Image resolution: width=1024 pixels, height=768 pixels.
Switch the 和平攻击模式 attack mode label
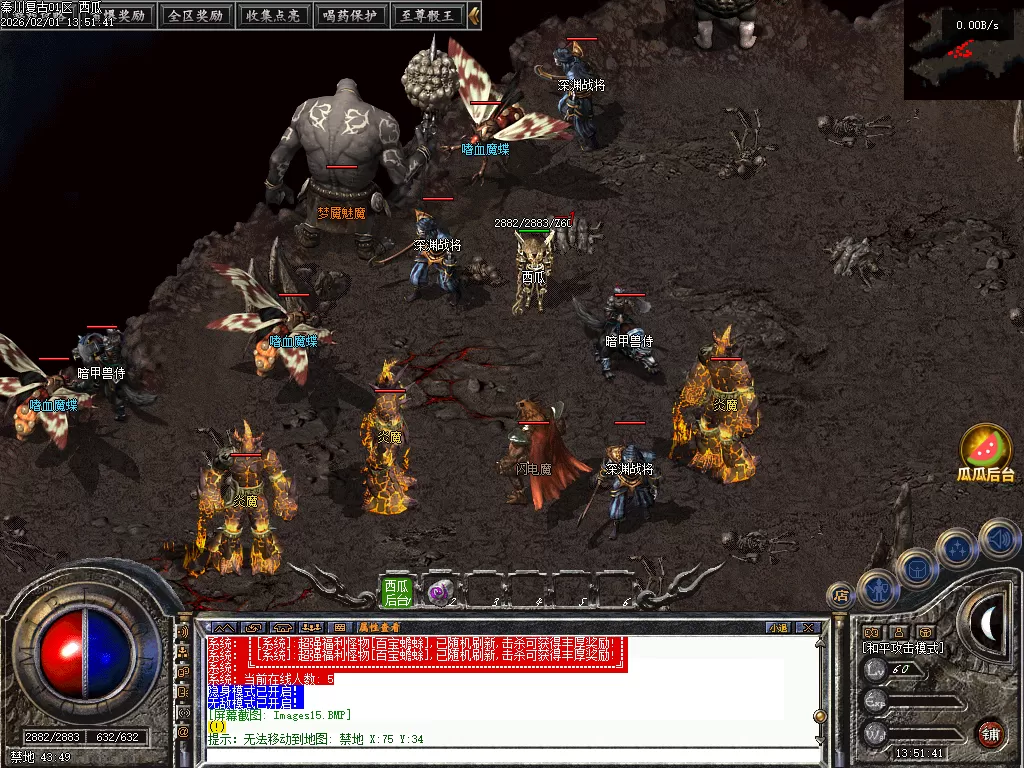pyautogui.click(x=903, y=648)
